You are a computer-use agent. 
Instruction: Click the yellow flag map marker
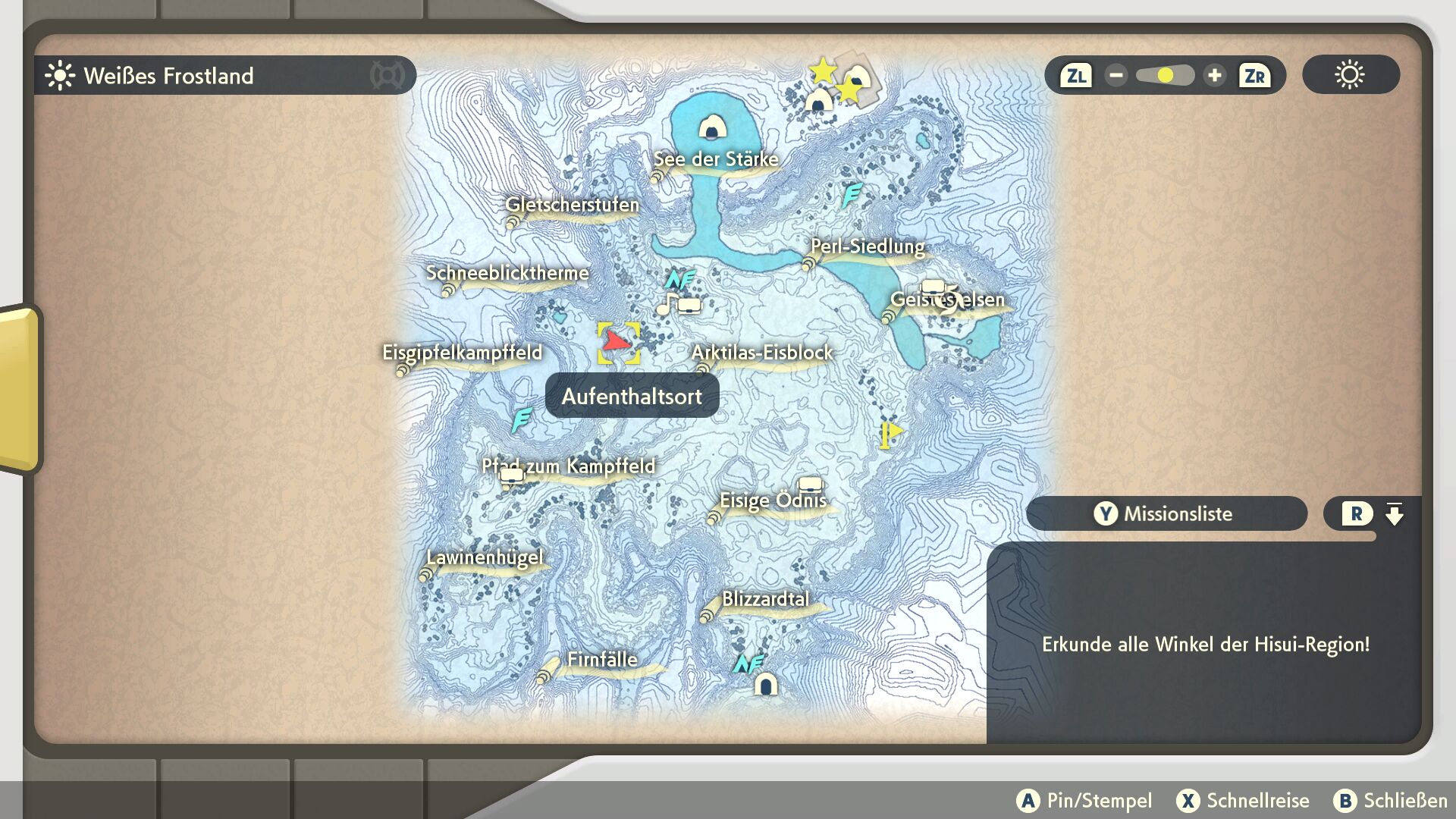click(890, 435)
